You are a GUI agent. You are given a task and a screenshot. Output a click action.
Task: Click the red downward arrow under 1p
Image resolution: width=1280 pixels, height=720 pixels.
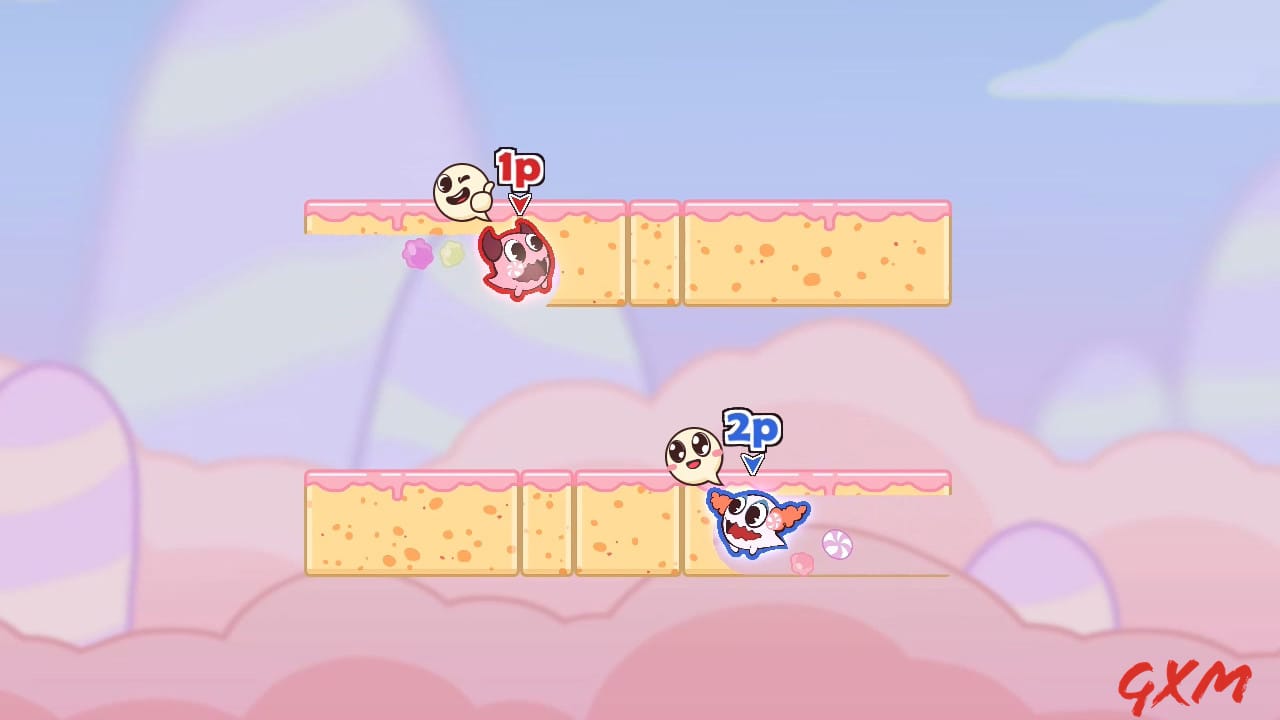pos(520,206)
